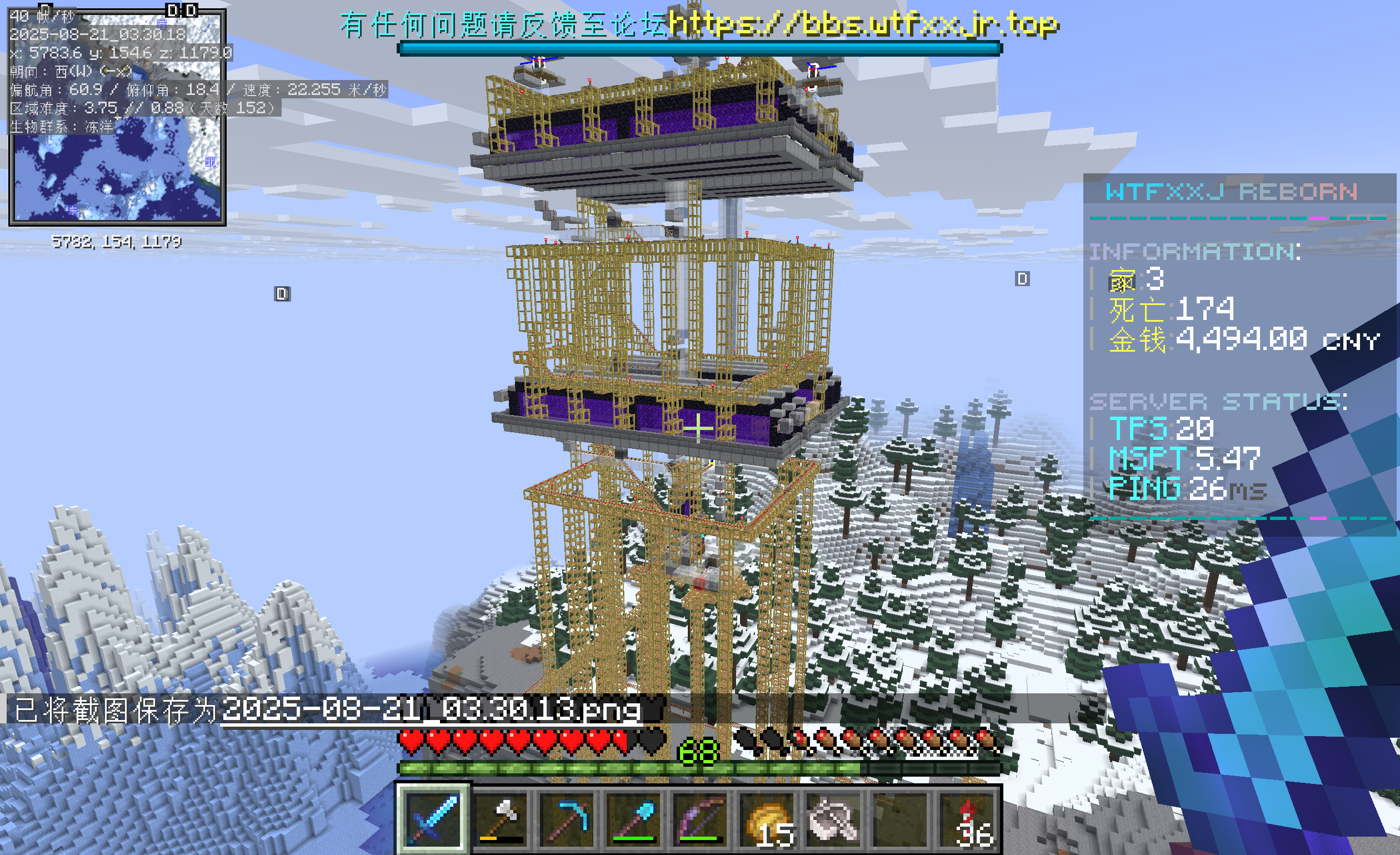Viewport: 1400px width, 855px height.
Task: Equip the enchanted bow from the hotbar
Action: [699, 819]
